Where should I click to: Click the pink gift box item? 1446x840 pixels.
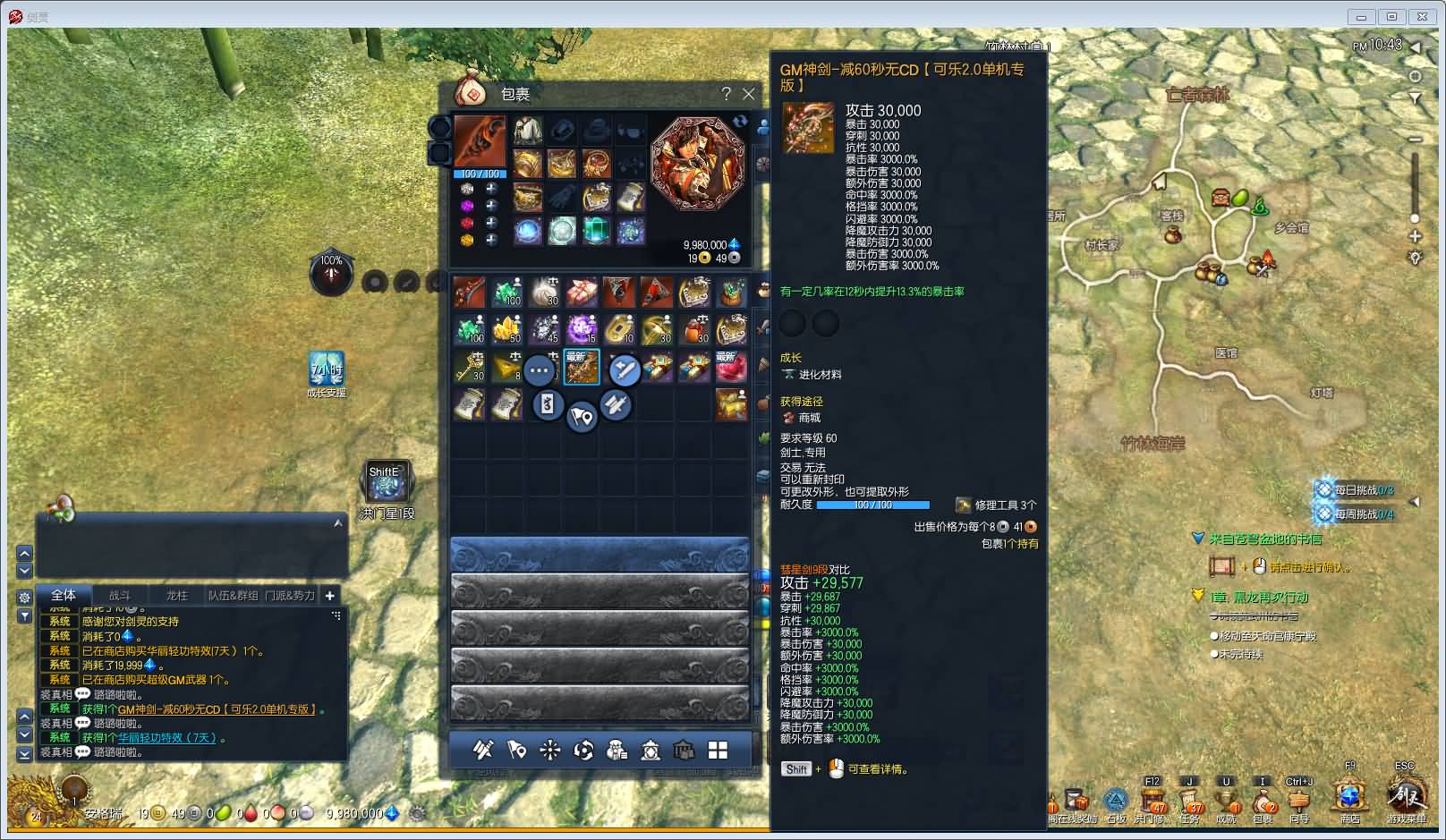click(x=581, y=292)
